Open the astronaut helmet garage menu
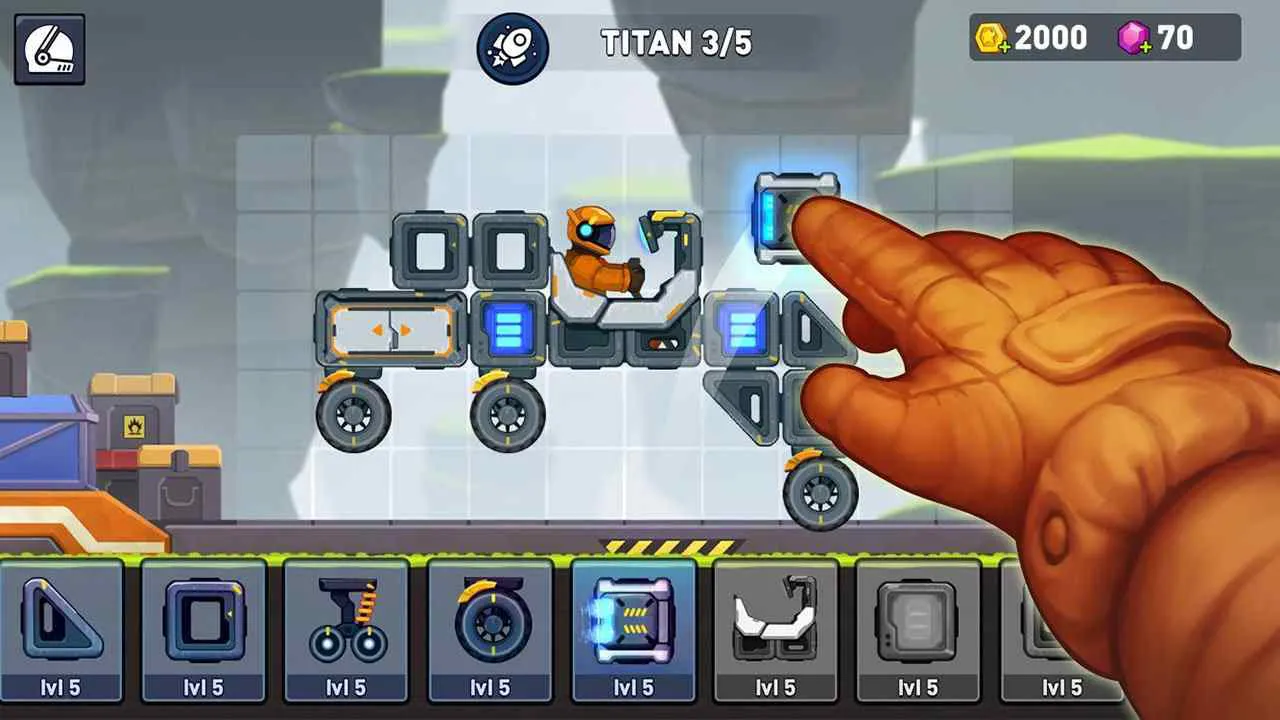 [48, 46]
